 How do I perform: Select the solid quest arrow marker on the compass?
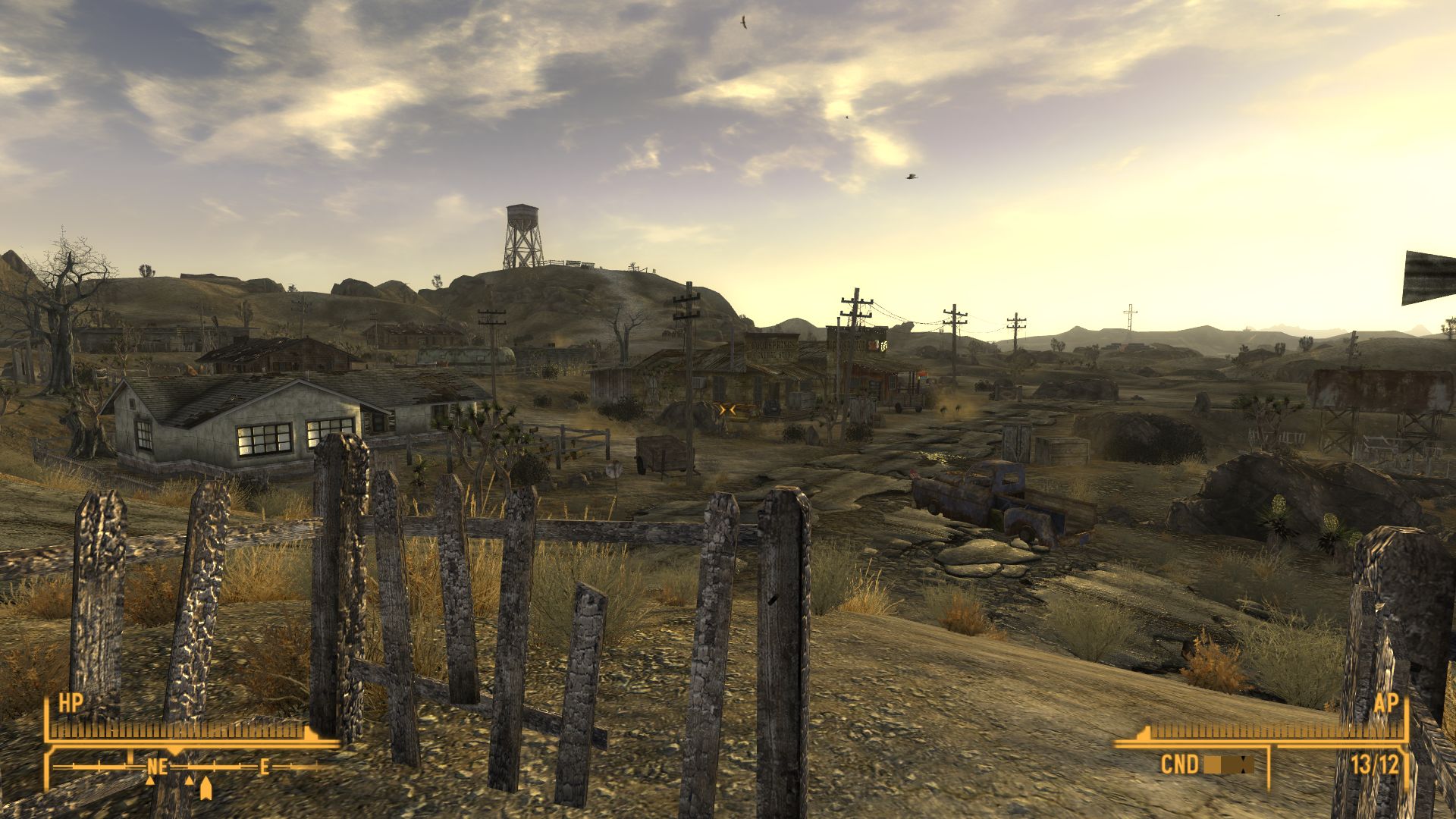click(205, 790)
